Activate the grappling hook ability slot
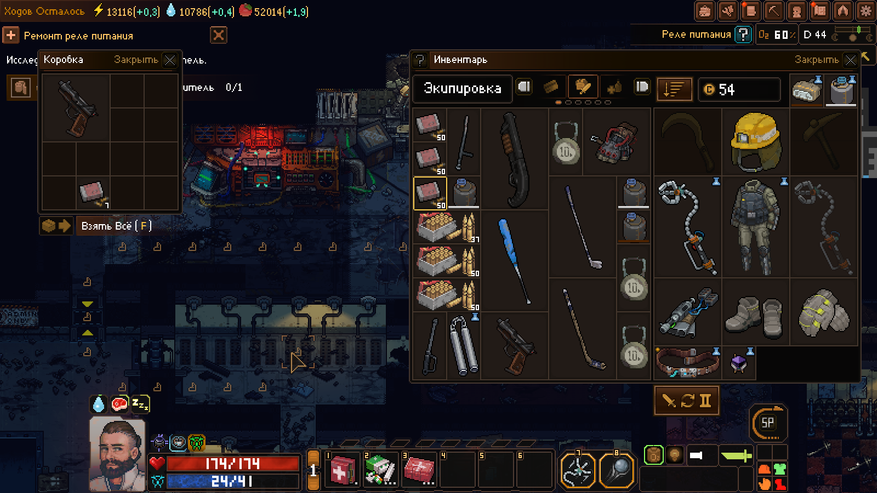877x493 pixels. tap(578, 468)
